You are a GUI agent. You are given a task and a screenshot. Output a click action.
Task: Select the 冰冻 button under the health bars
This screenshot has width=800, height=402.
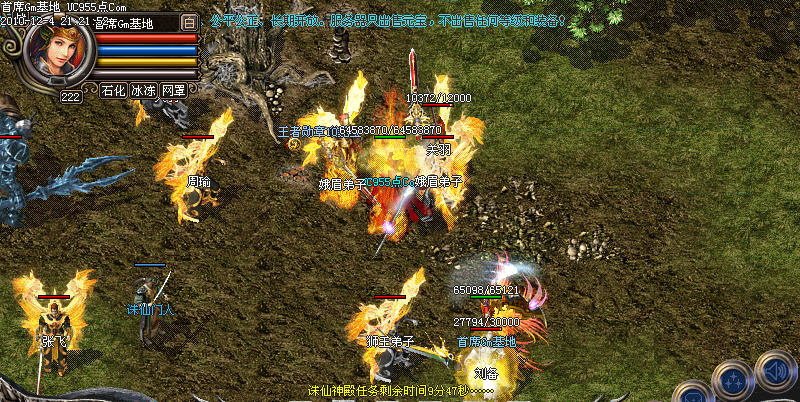coord(143,90)
